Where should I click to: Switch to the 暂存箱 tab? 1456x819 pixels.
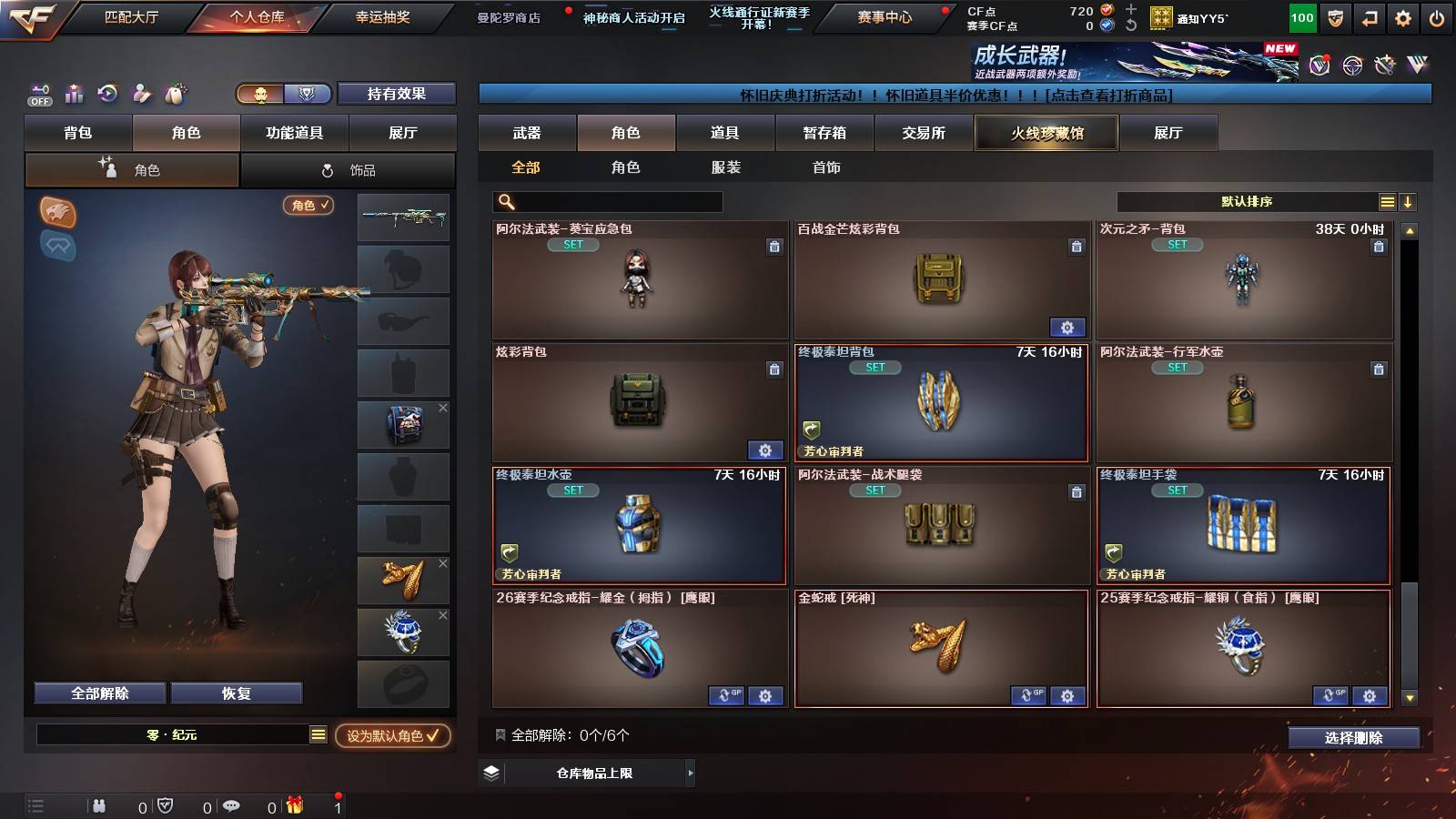point(822,133)
